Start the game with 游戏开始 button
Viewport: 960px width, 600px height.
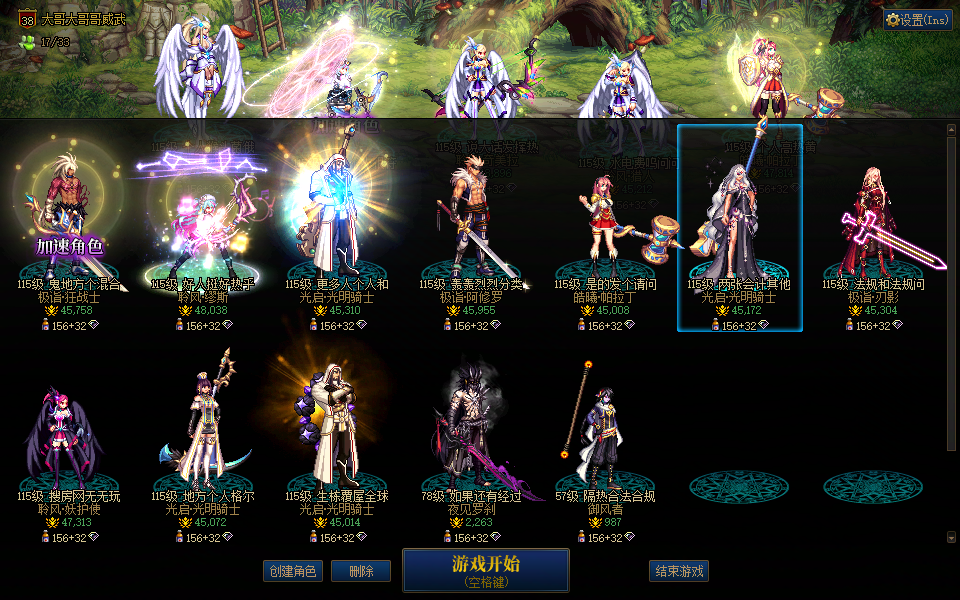click(485, 570)
